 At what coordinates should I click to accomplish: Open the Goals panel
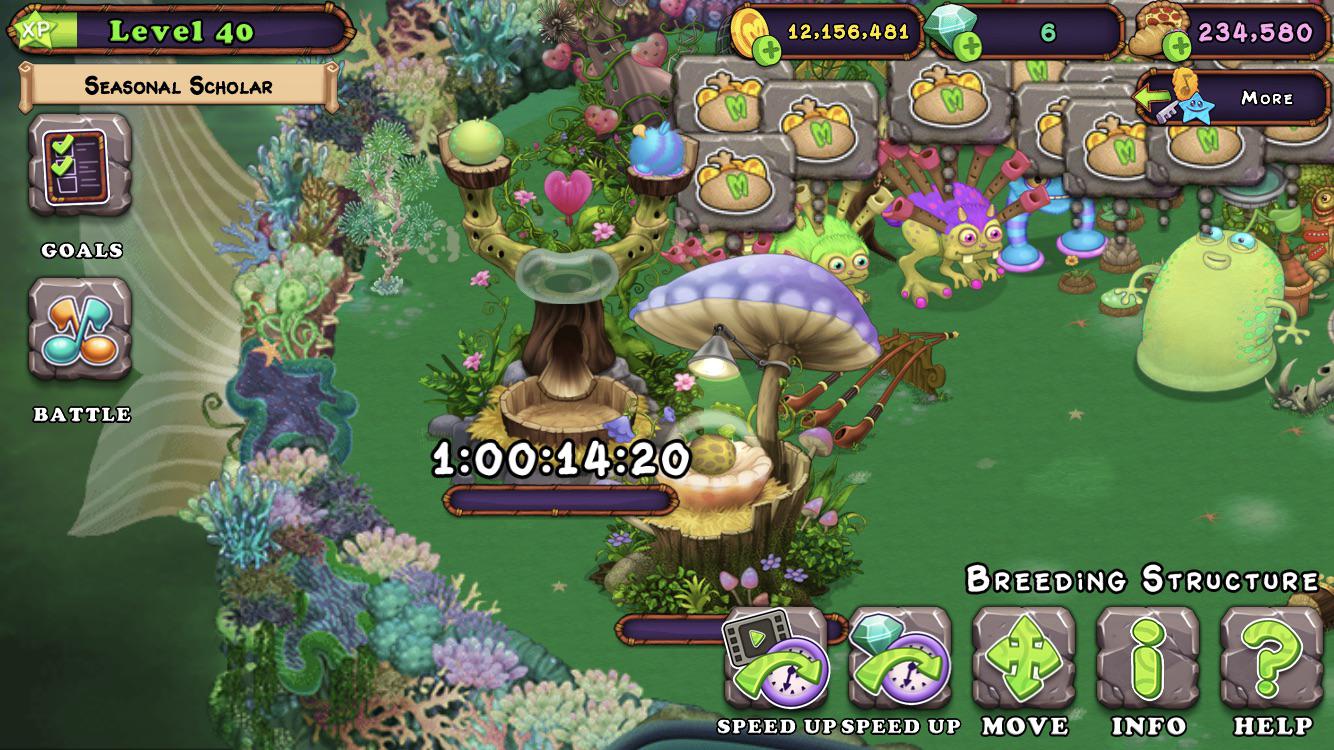(80, 165)
